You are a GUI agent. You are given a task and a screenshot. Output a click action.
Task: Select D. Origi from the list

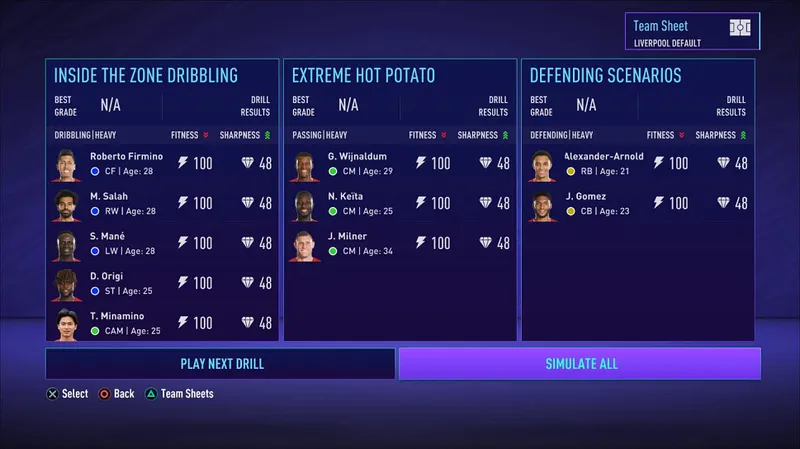click(x=162, y=283)
